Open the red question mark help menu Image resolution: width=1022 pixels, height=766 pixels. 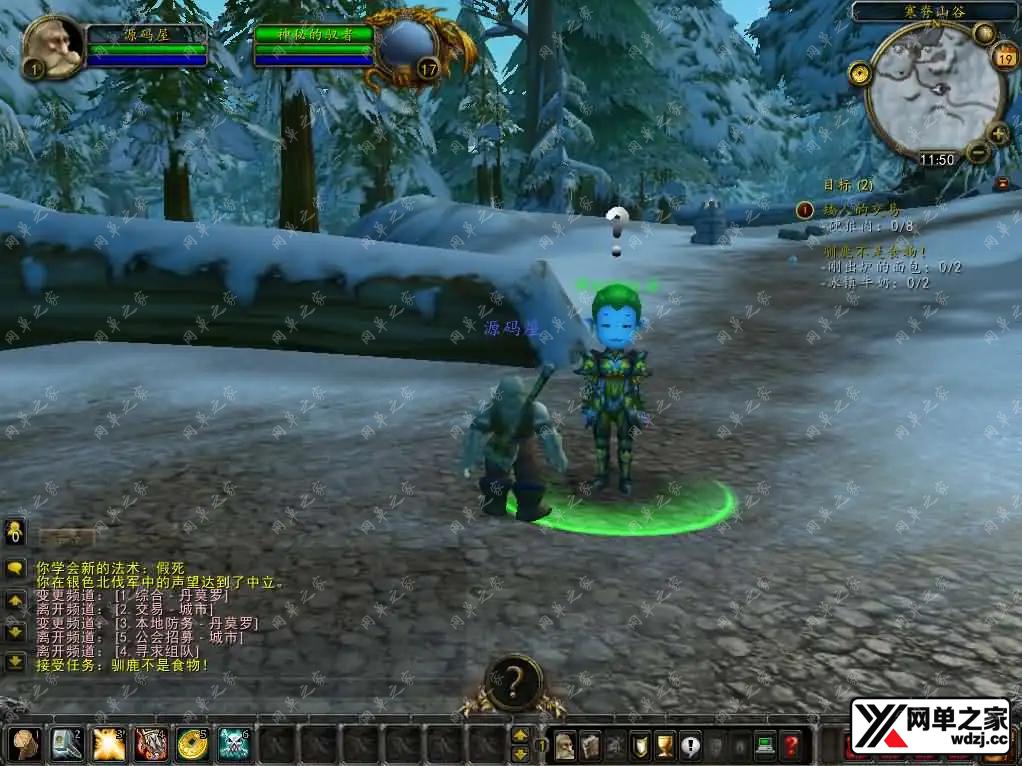tap(791, 745)
